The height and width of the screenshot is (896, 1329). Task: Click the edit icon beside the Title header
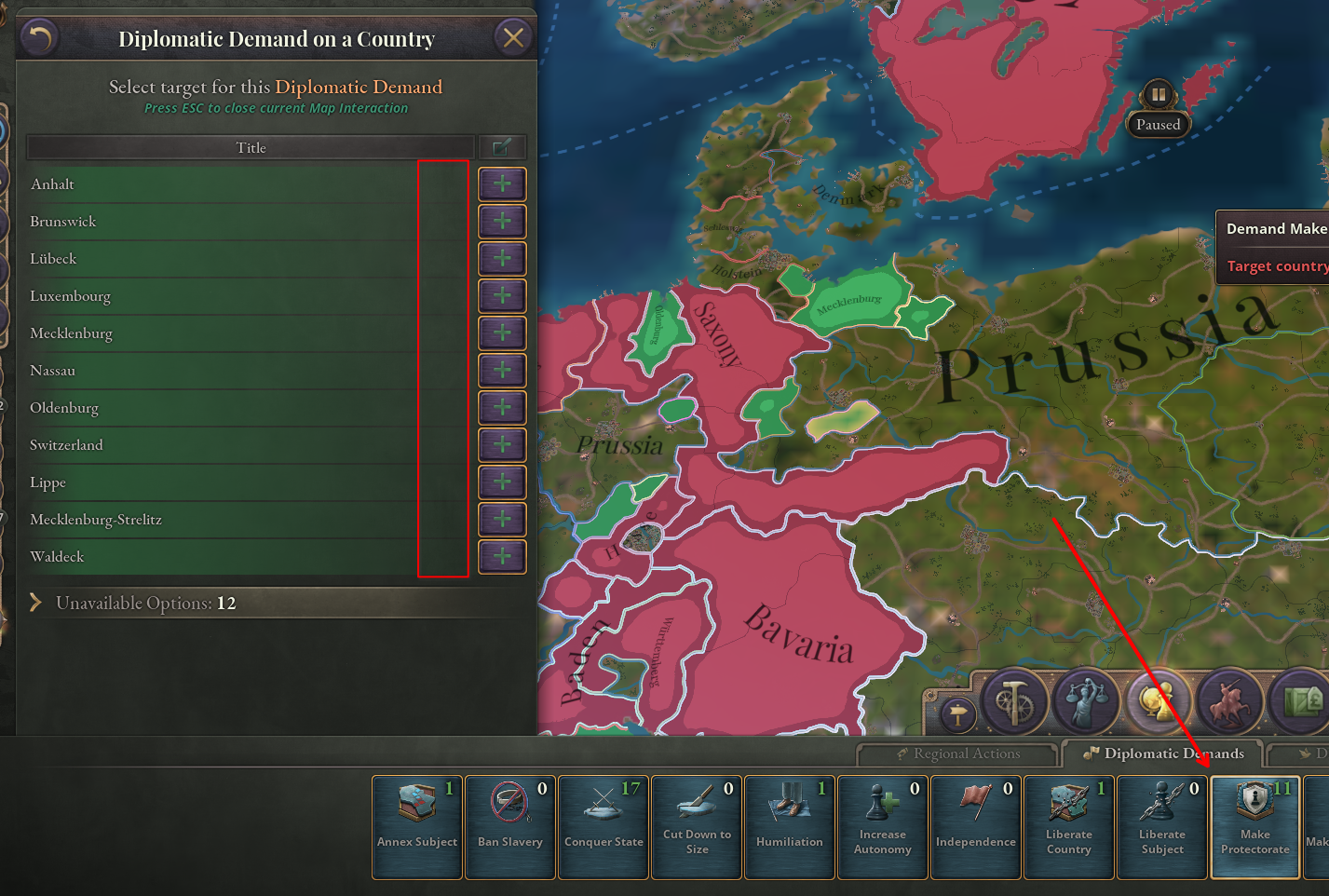coord(503,146)
